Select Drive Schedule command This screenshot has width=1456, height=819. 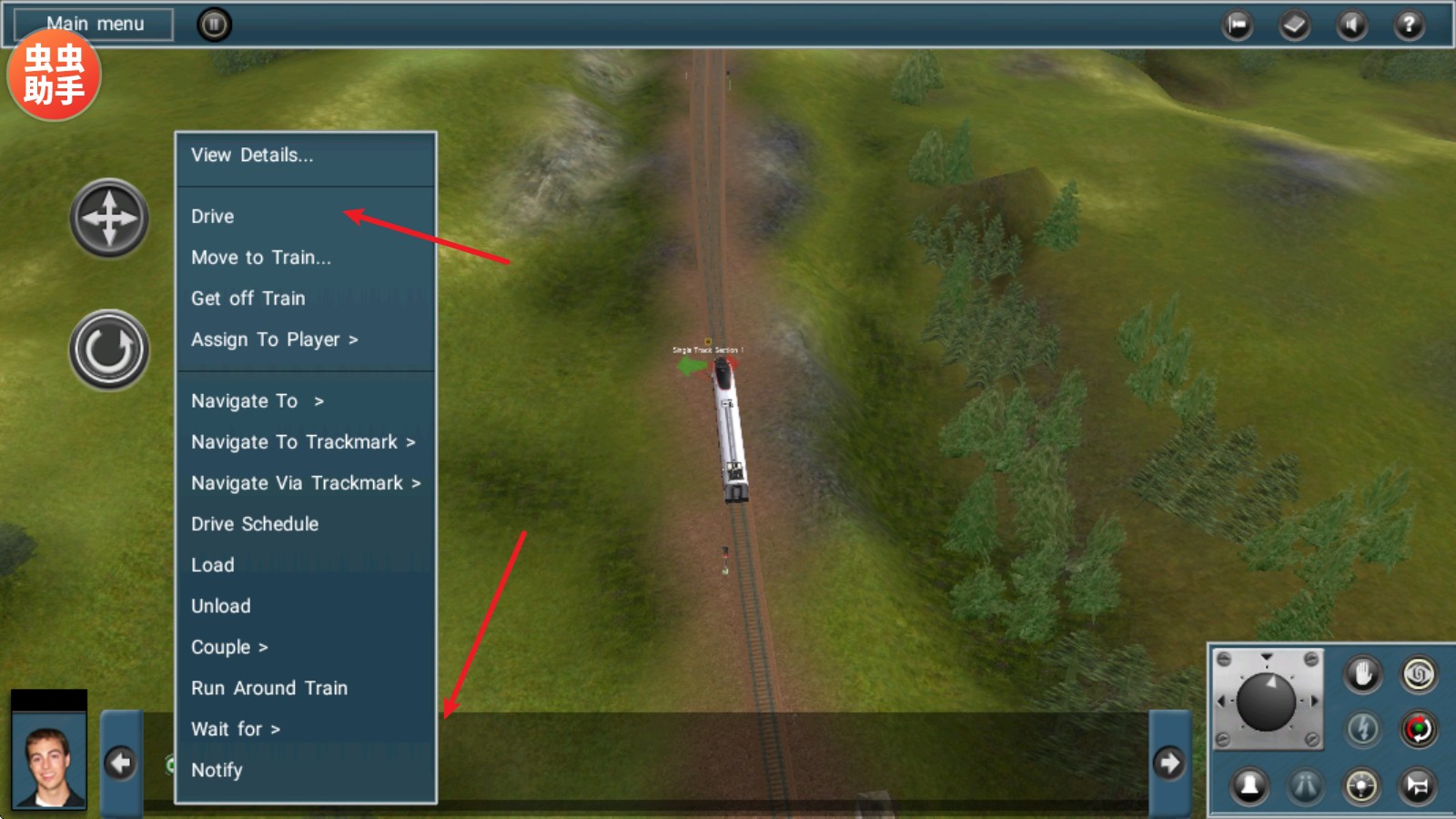[255, 524]
